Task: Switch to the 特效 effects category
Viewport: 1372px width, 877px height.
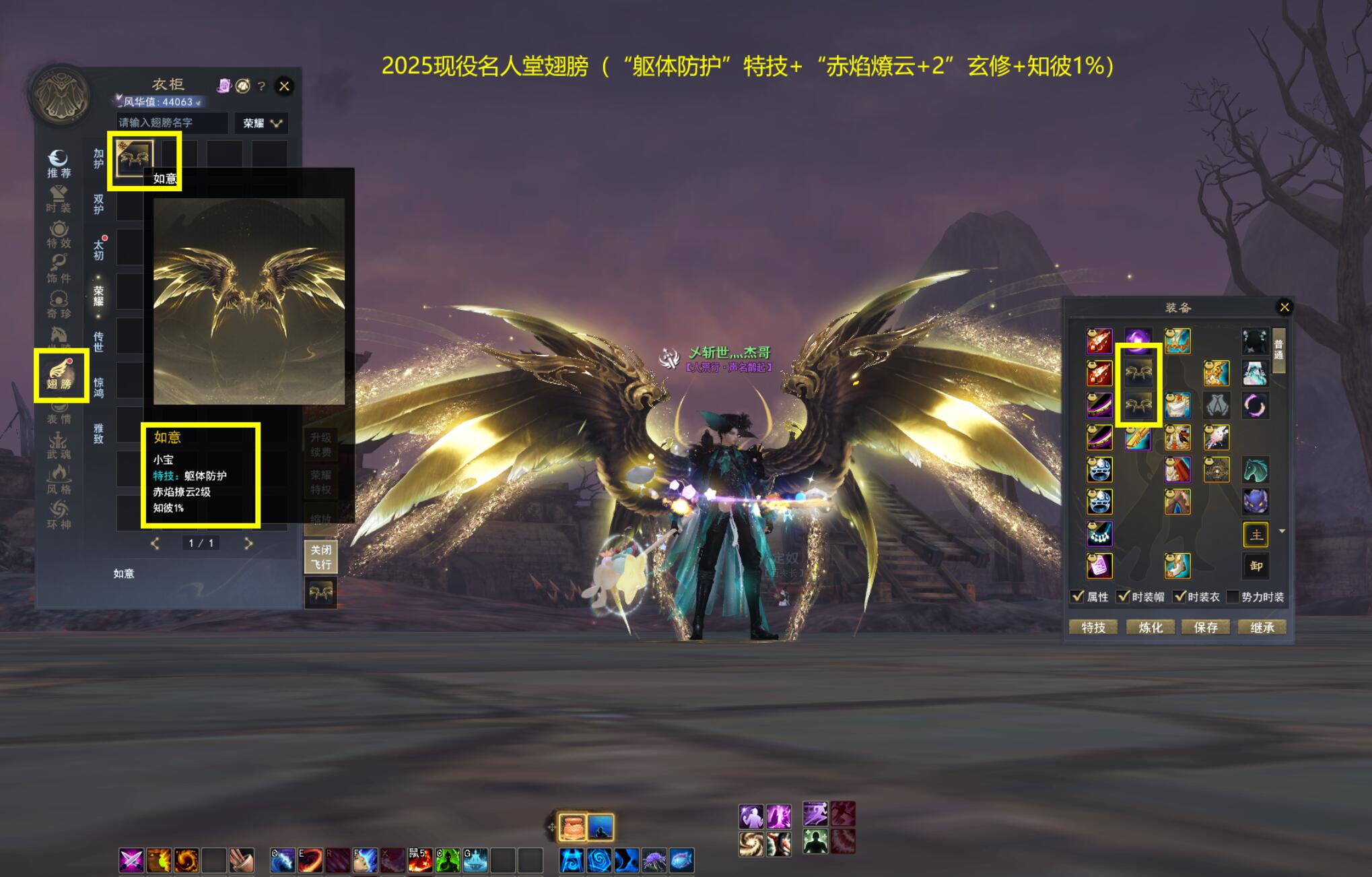Action: pos(59,234)
